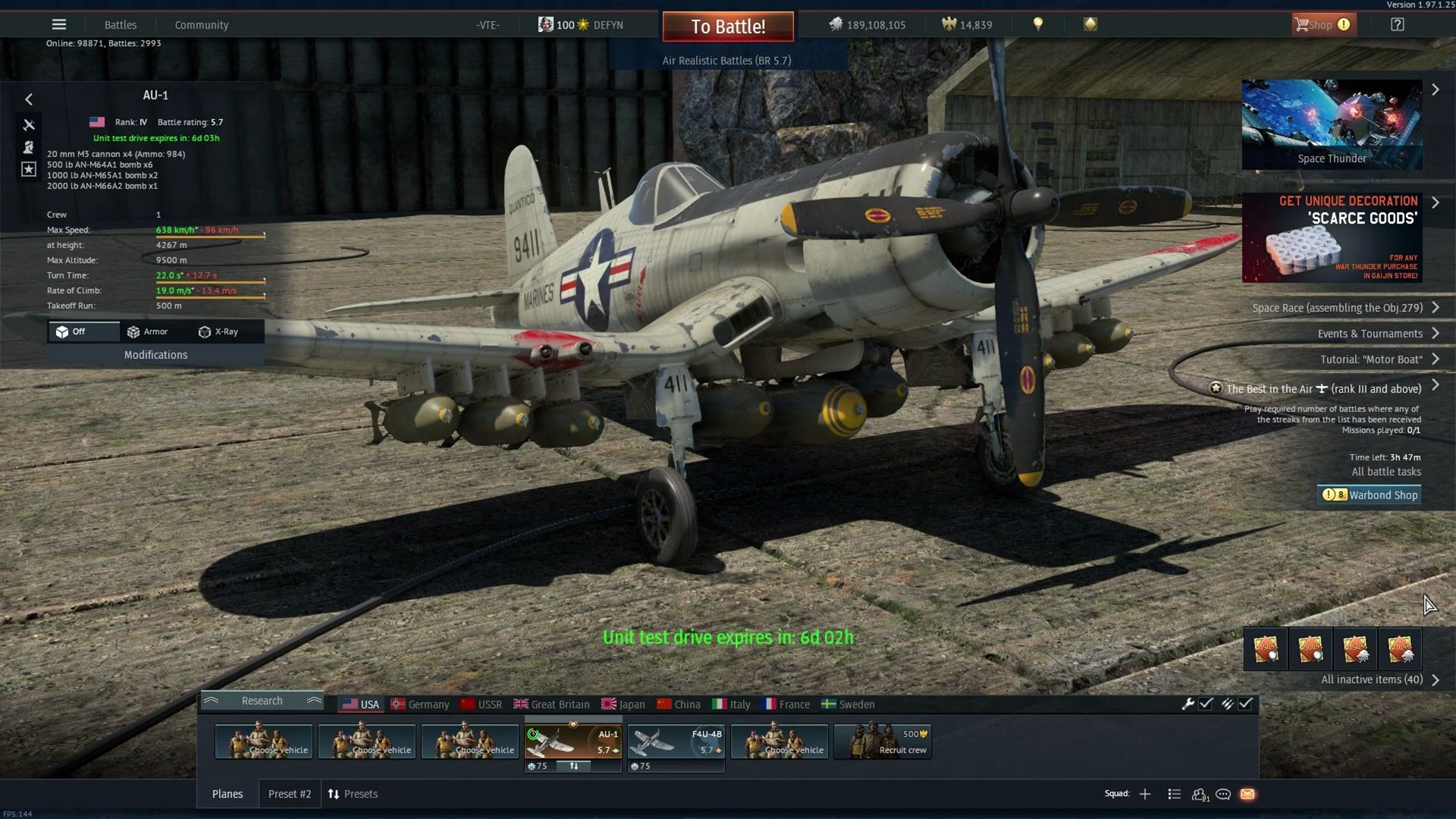Open the Presets list
Viewport: 1456px width, 819px height.
[353, 794]
